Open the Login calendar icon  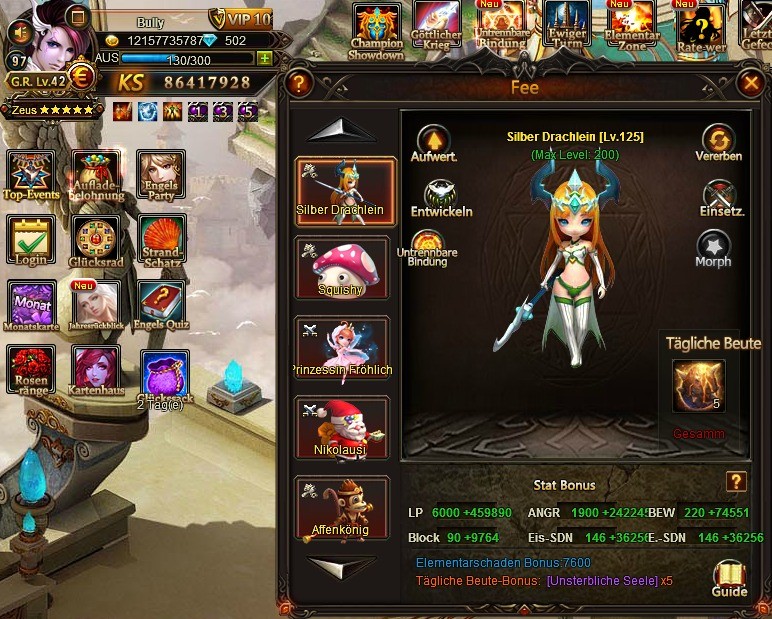point(30,240)
